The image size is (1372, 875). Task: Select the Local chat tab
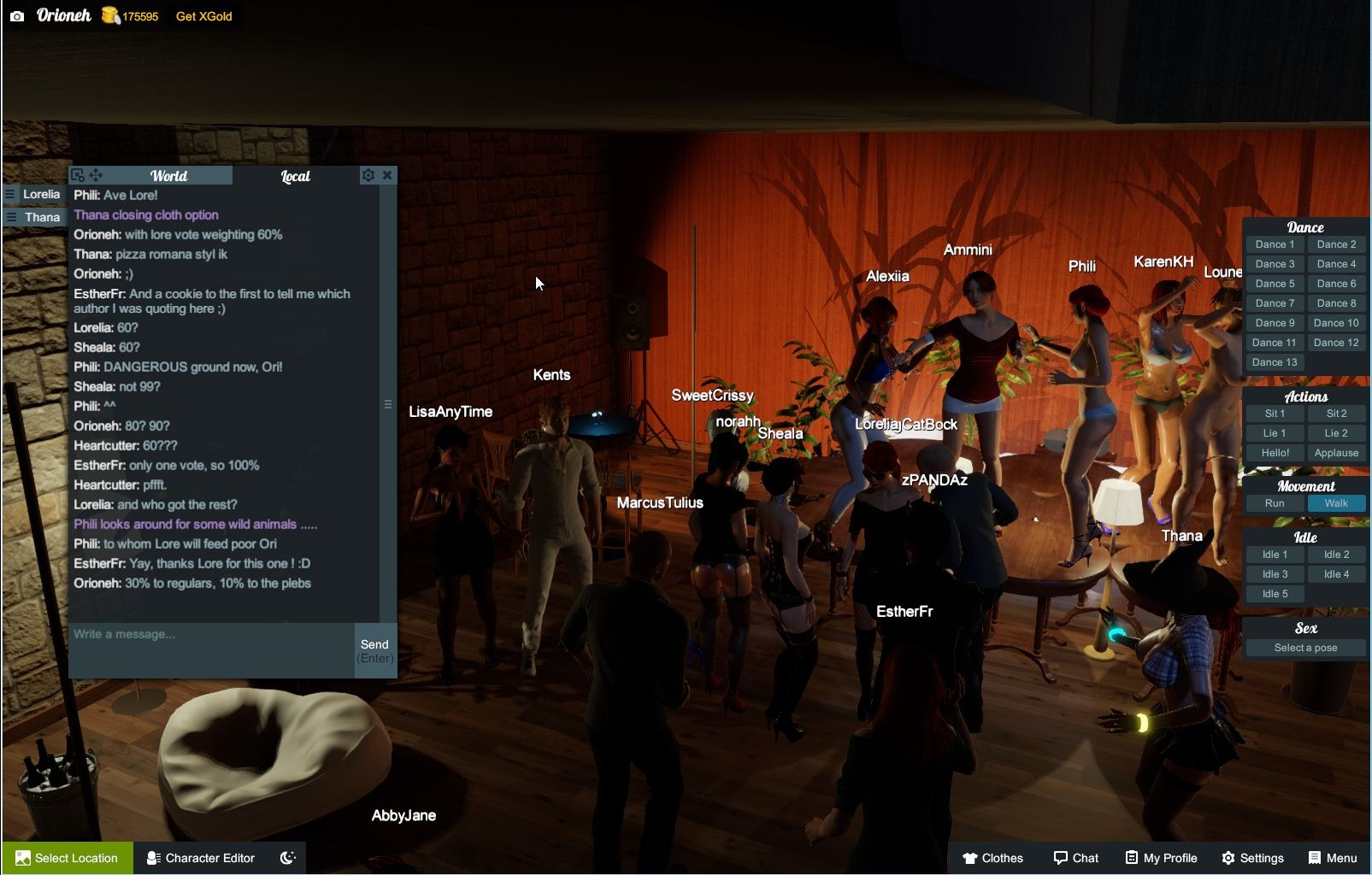pyautogui.click(x=295, y=176)
